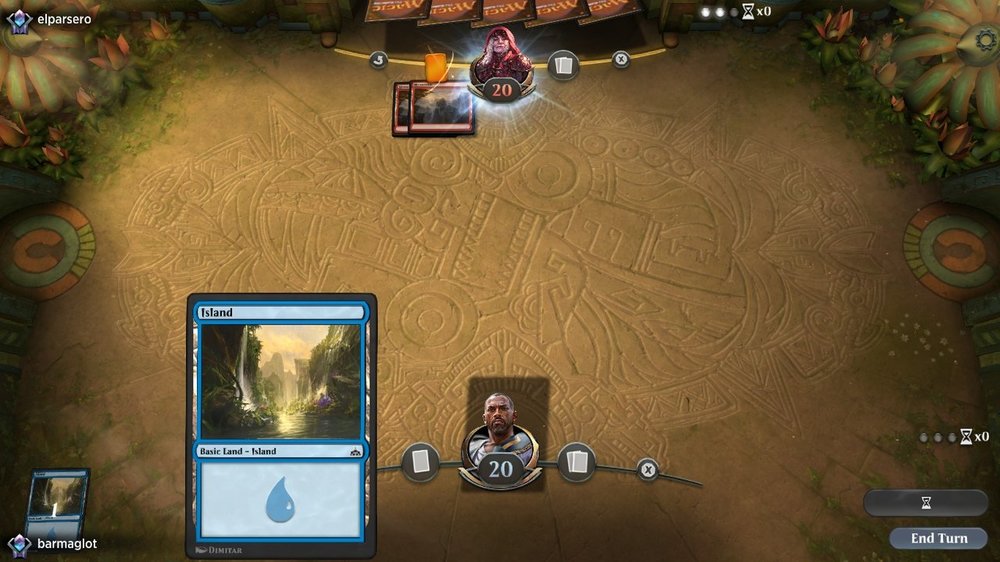Click the hourglass button above End Turn
The height and width of the screenshot is (562, 1000).
pos(925,503)
